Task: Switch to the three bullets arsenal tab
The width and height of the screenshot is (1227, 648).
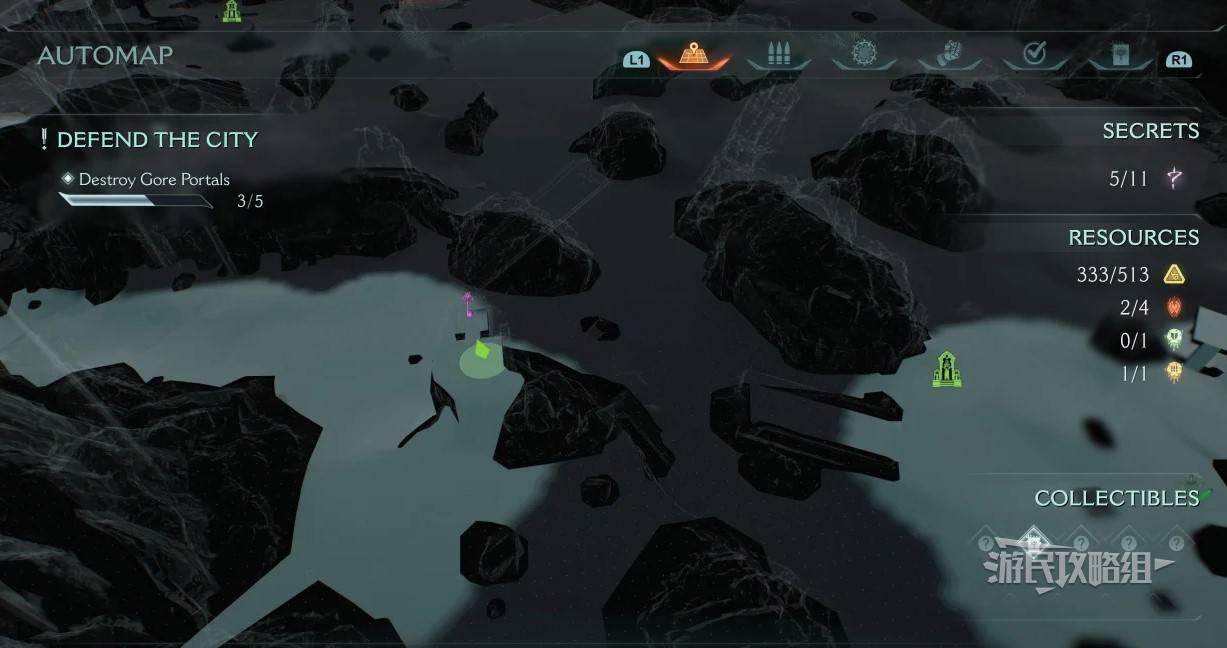Action: [x=777, y=55]
